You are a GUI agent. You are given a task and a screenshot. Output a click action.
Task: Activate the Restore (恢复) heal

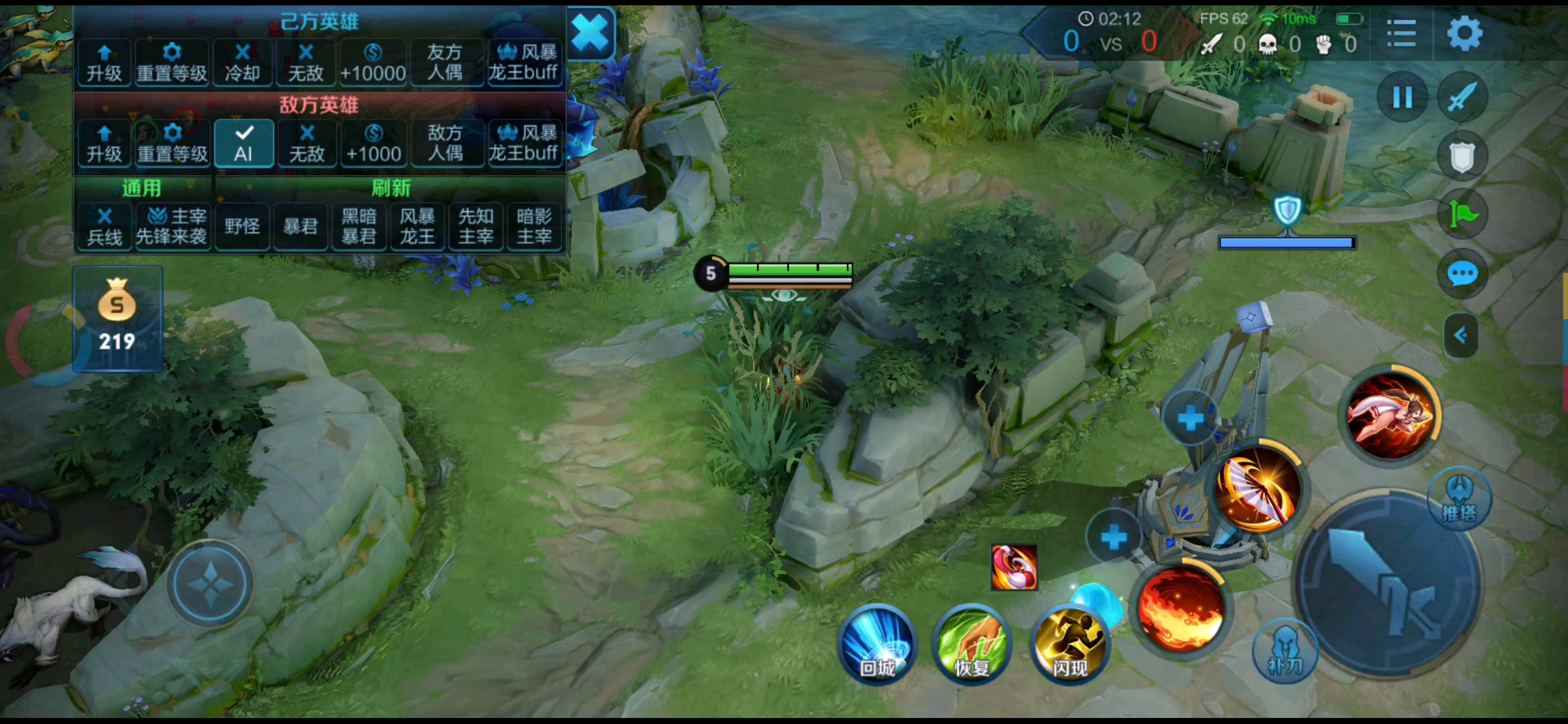pyautogui.click(x=972, y=645)
